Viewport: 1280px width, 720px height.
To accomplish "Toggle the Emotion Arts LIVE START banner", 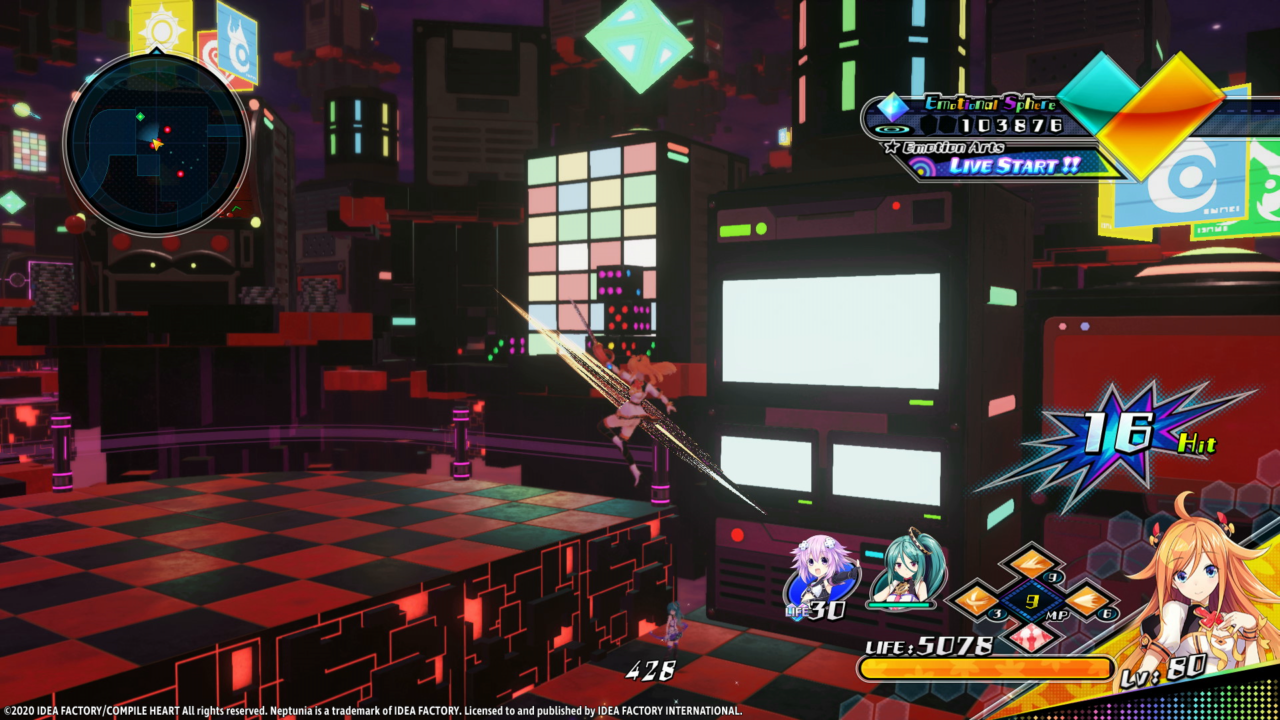I will point(1010,168).
